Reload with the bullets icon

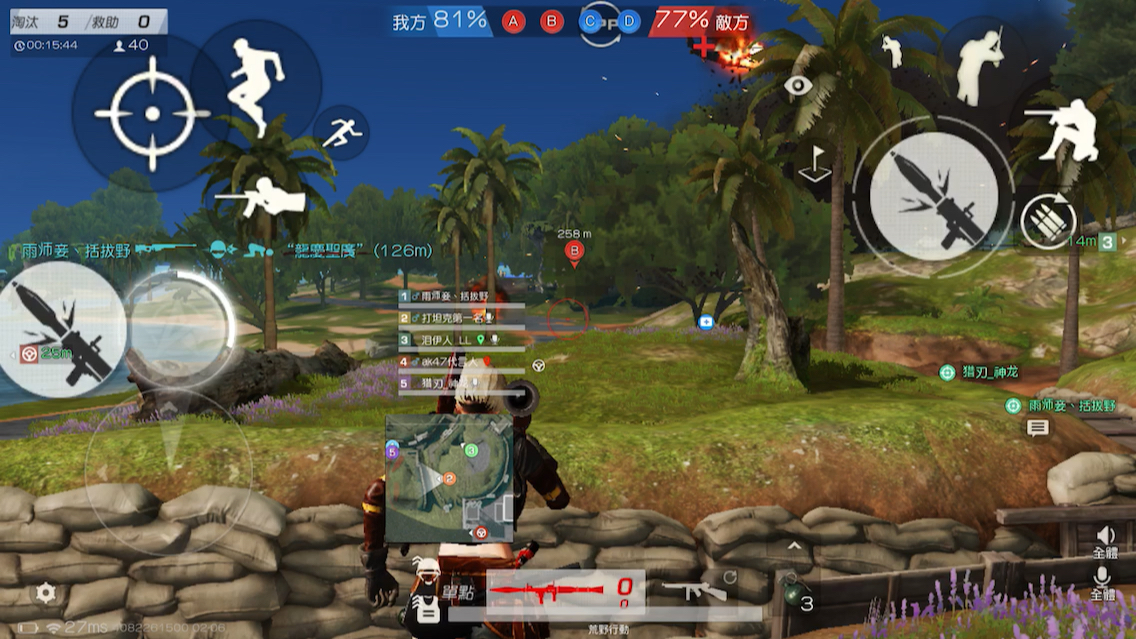point(1048,220)
